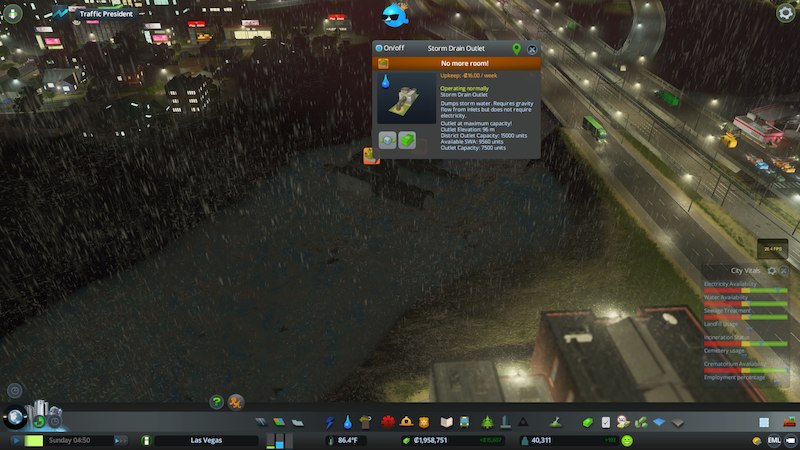Click the green location pin in the info panel
This screenshot has width=800, height=450.
516,48
